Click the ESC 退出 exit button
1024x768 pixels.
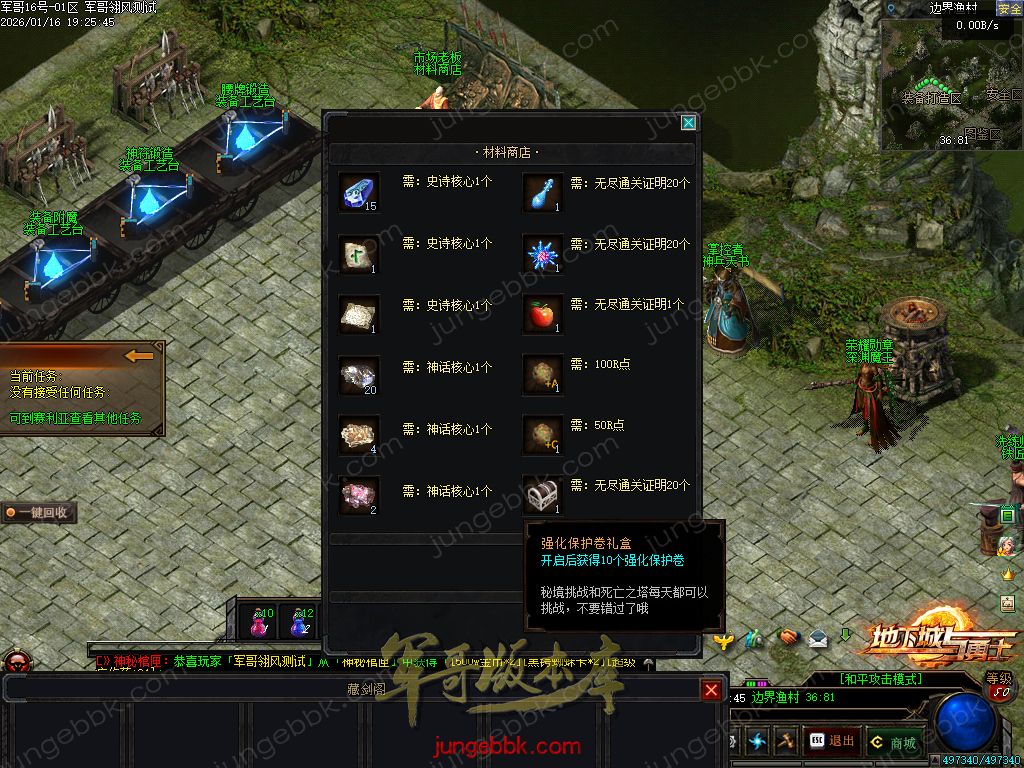pyautogui.click(x=832, y=742)
